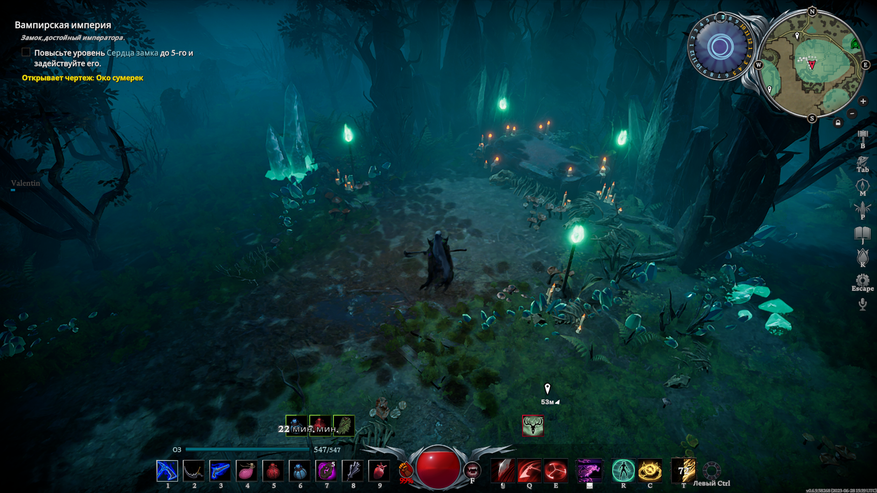Activate the red slash ability on Q

tap(530, 470)
